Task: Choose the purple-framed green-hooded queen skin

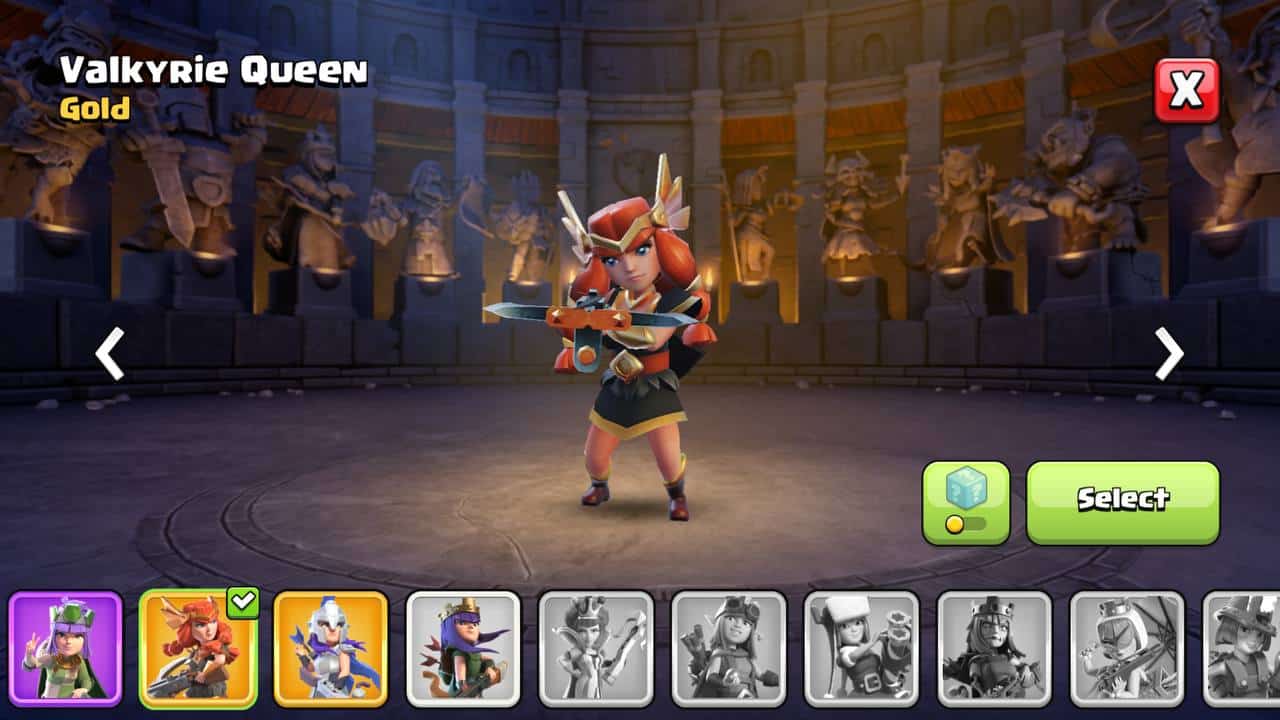Action: coord(66,649)
